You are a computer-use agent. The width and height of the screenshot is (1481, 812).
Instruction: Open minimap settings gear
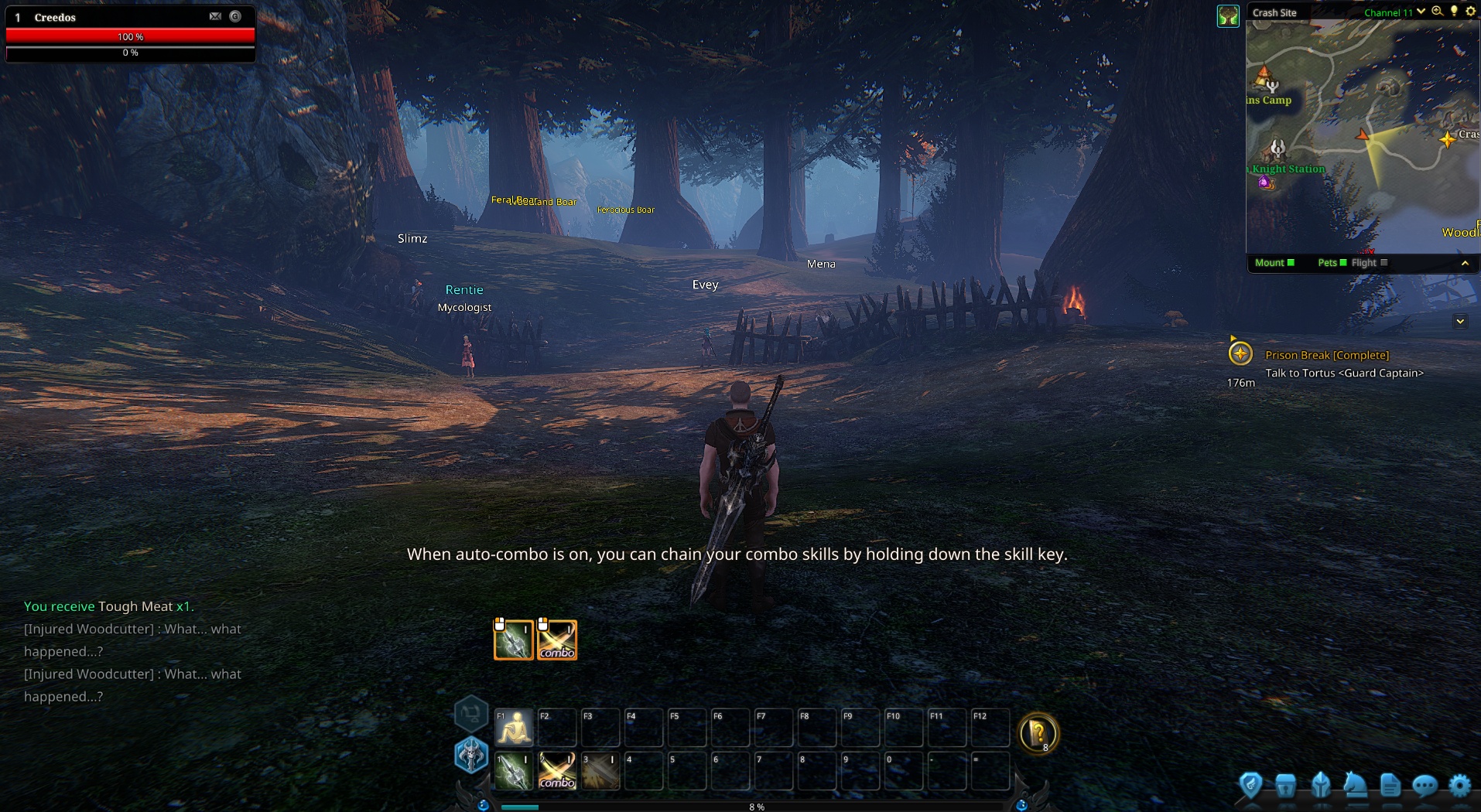[x=1470, y=12]
